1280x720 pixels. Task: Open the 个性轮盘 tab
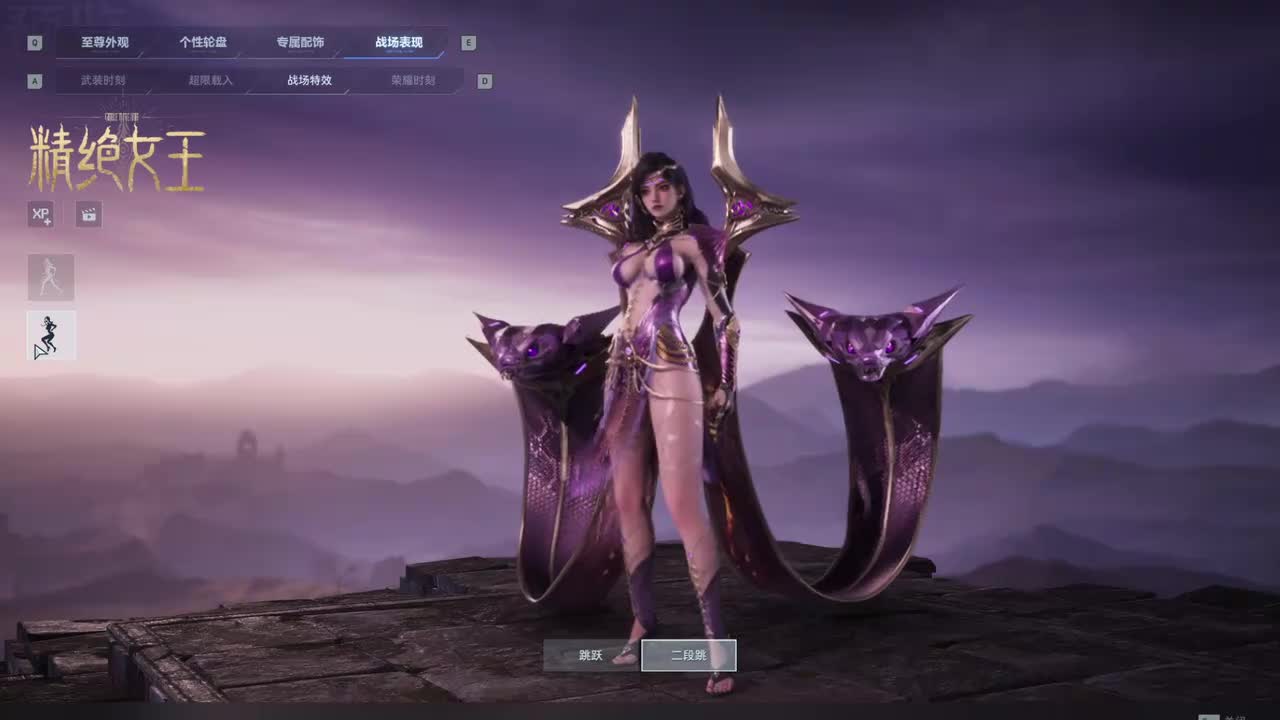point(203,42)
